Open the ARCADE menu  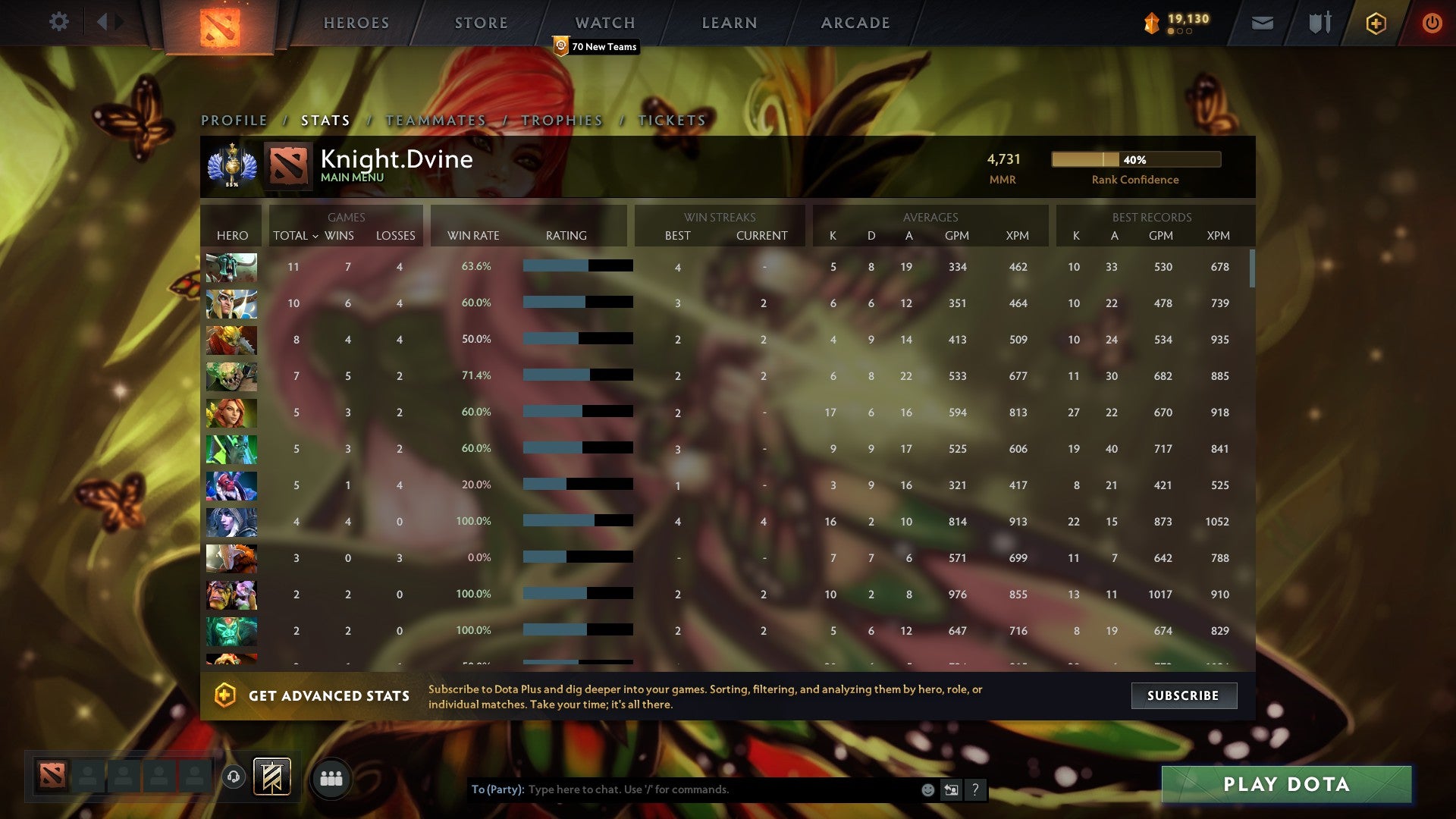[x=855, y=22]
